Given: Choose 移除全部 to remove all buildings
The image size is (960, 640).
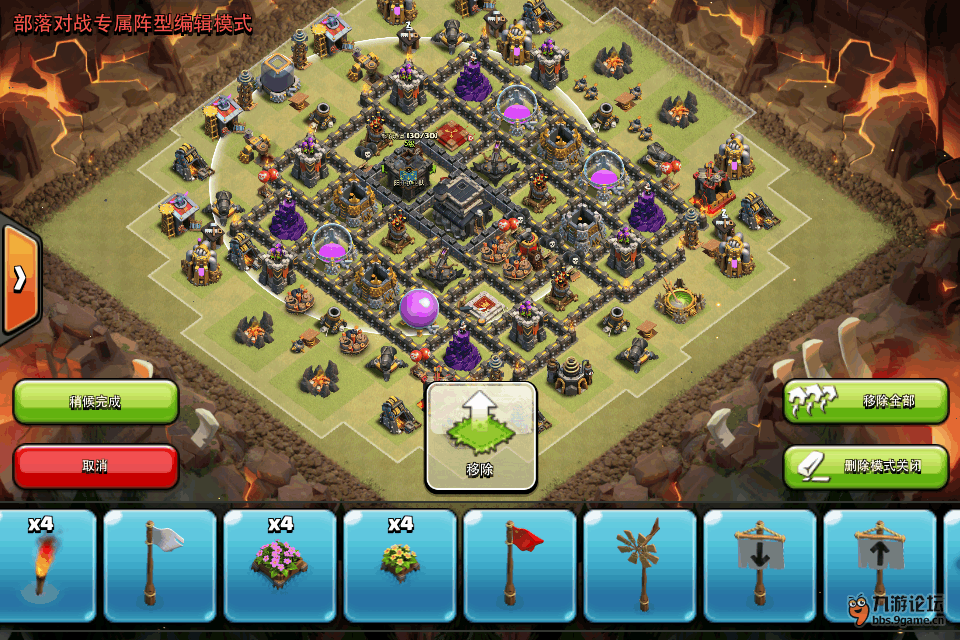Looking at the screenshot, I should [866, 402].
